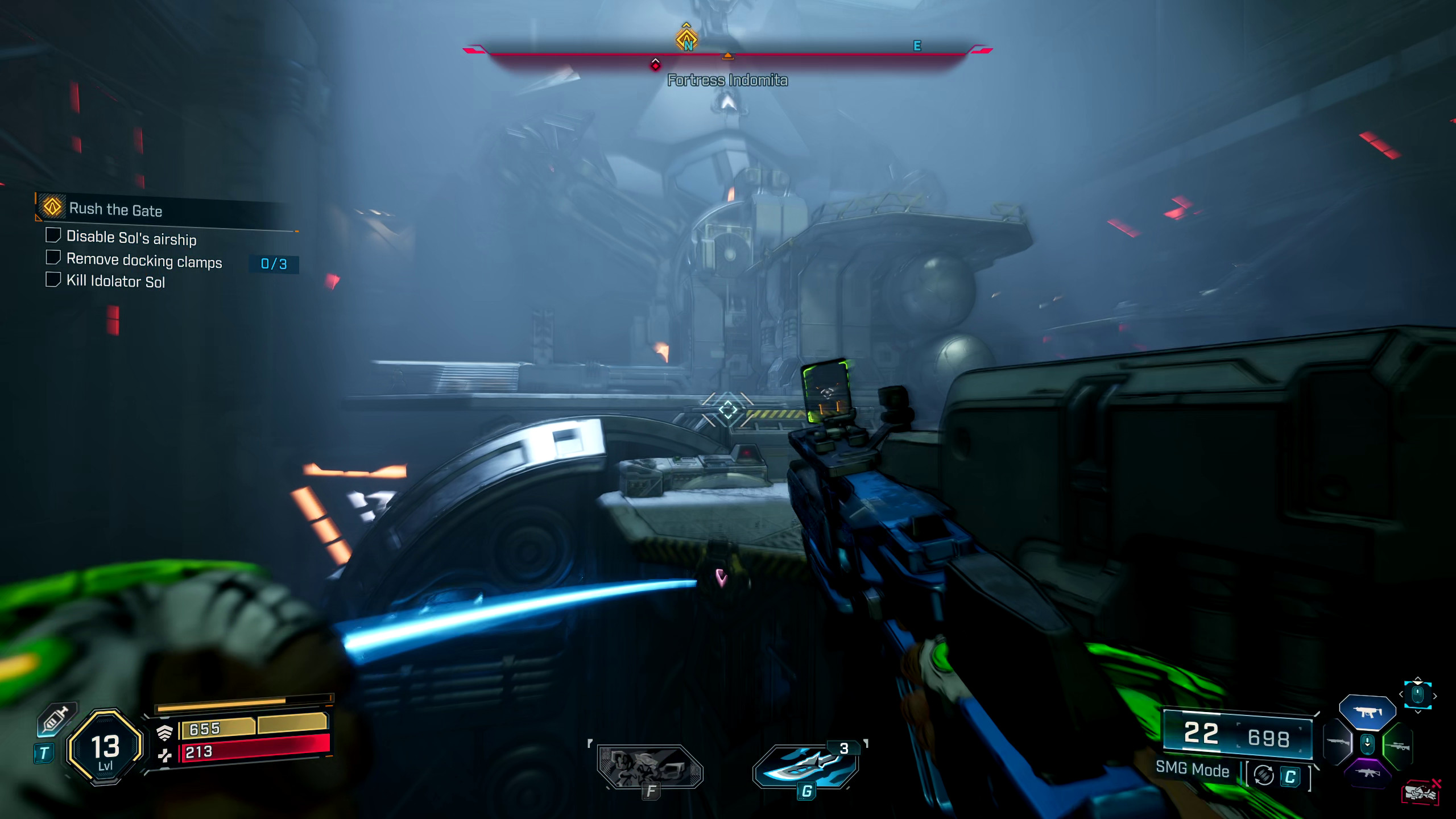Select the equipped SMG weapon slot

tap(1367, 712)
